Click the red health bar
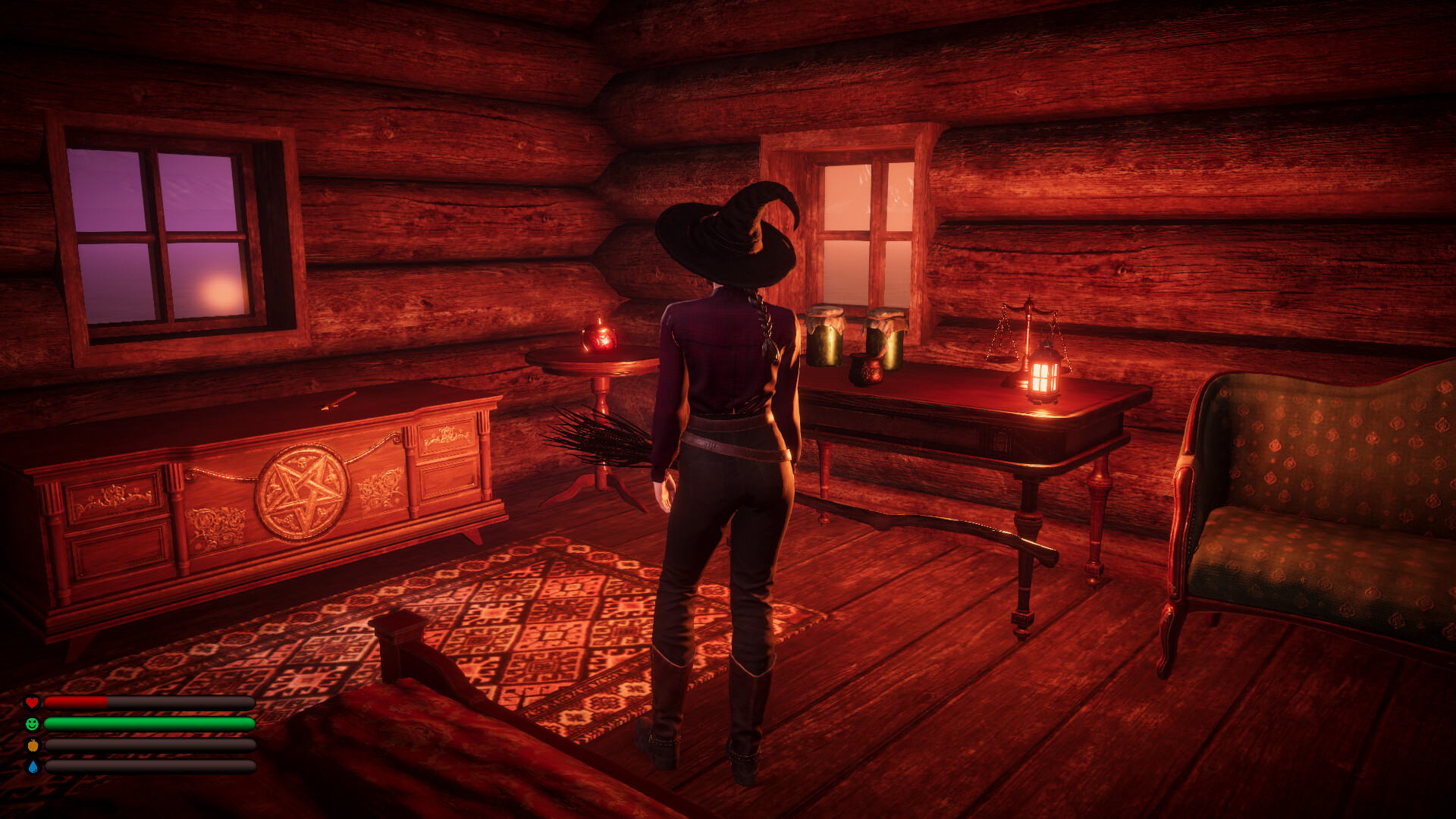The width and height of the screenshot is (1456, 819). click(76, 701)
